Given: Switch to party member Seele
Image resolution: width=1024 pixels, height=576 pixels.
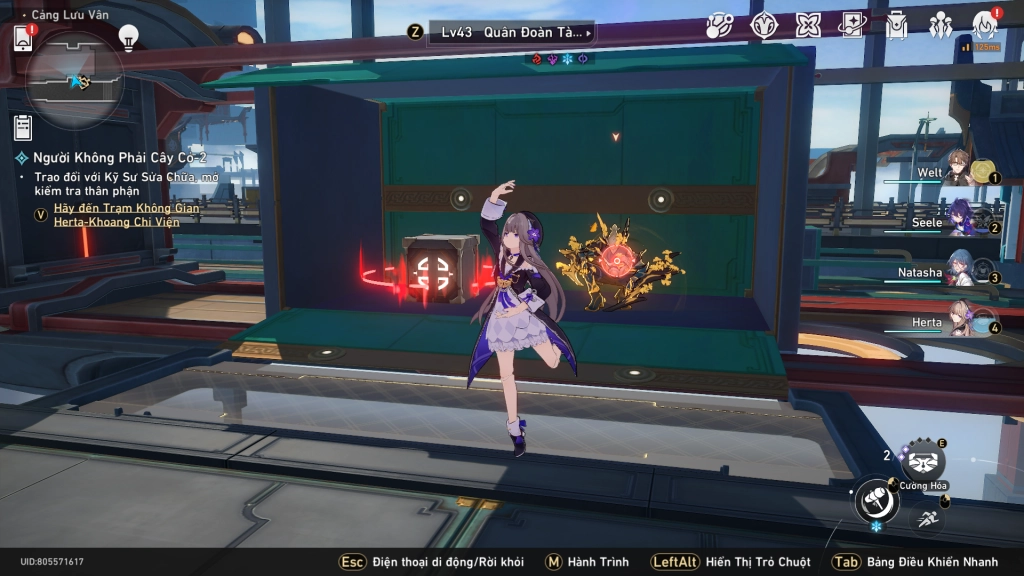Looking at the screenshot, I should pyautogui.click(x=958, y=222).
